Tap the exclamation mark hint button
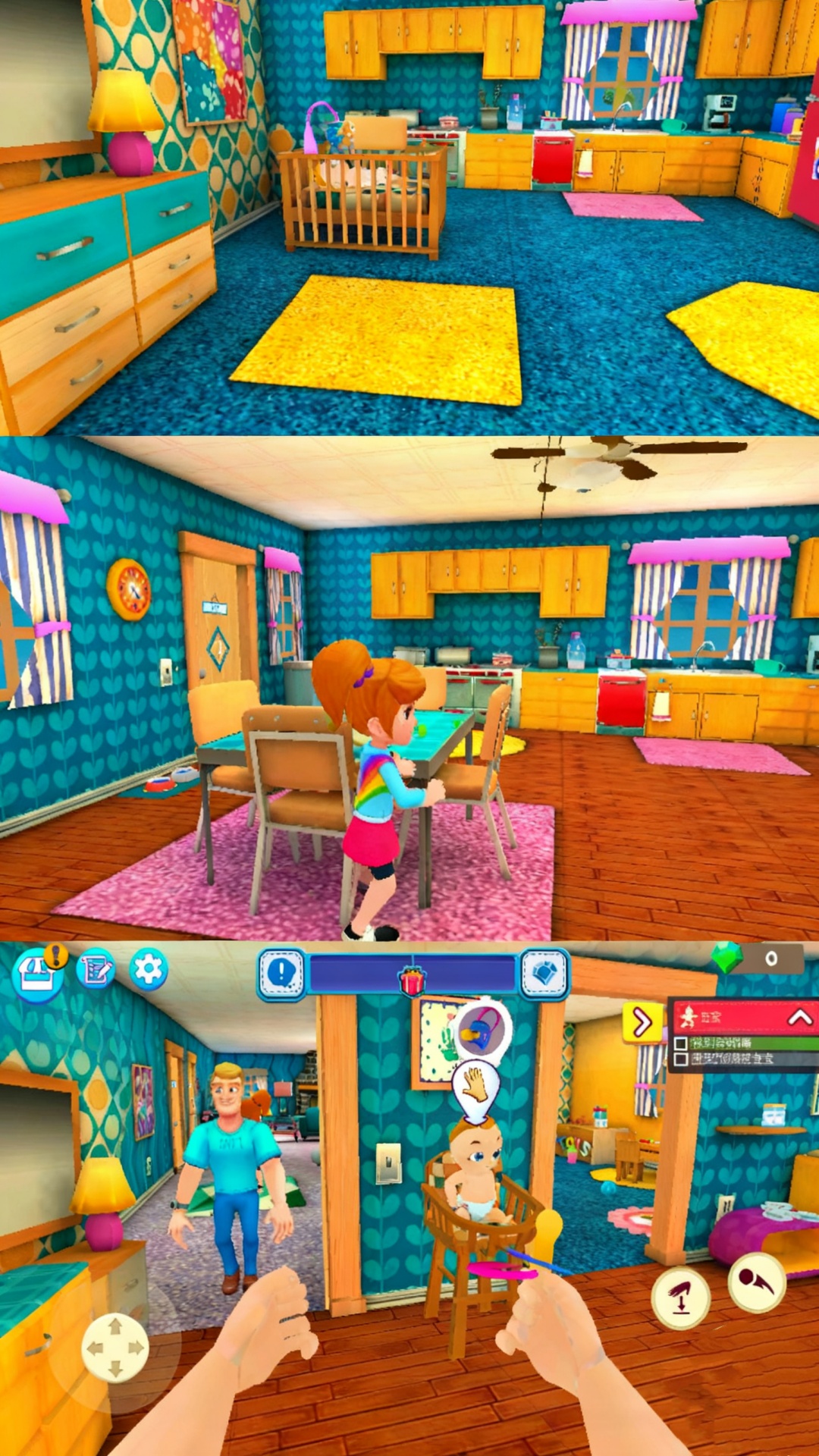The width and height of the screenshot is (819, 1456). pyautogui.click(x=282, y=972)
